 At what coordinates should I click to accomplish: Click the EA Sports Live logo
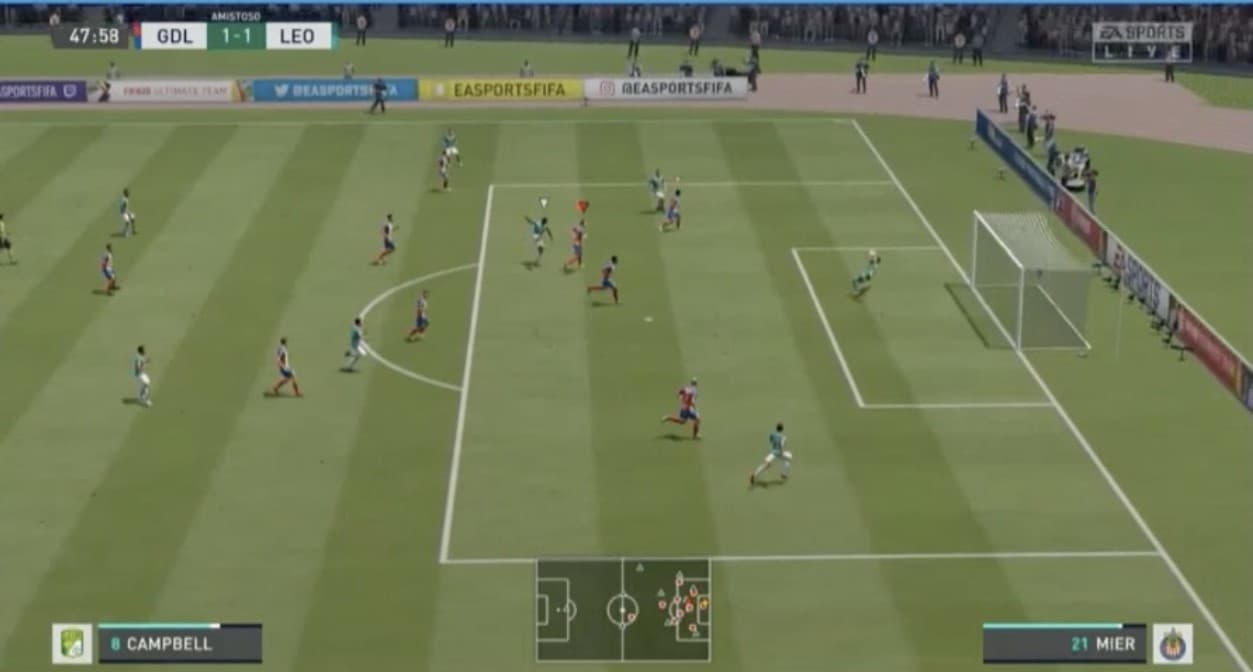[1141, 42]
